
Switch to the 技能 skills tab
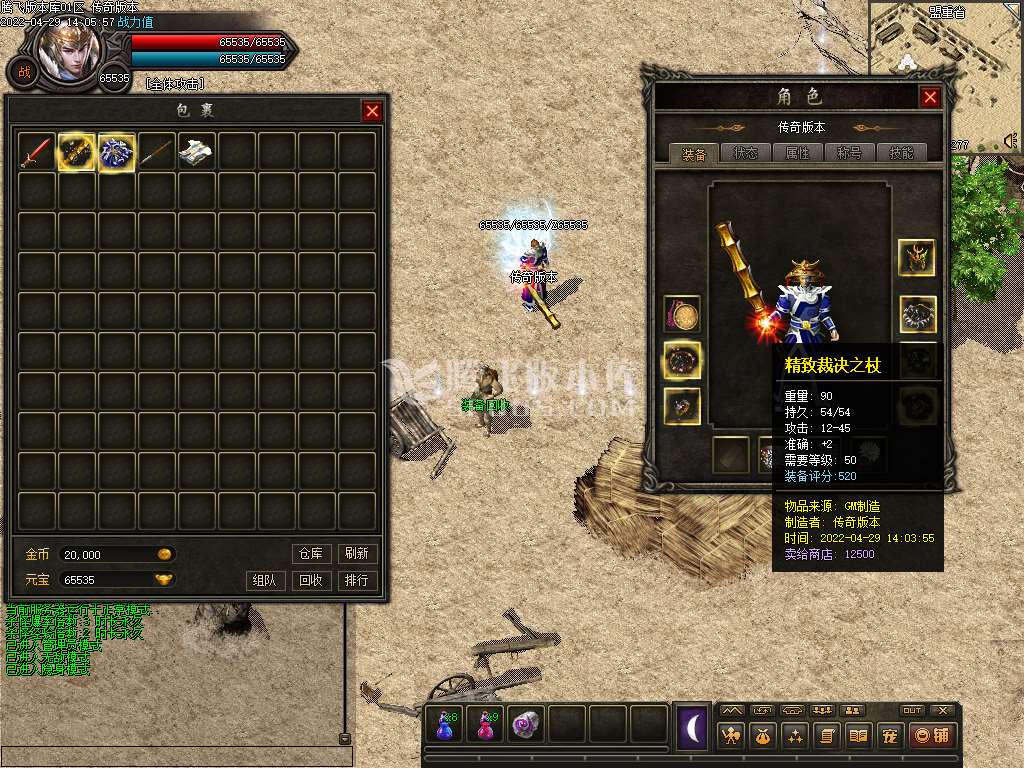click(900, 153)
